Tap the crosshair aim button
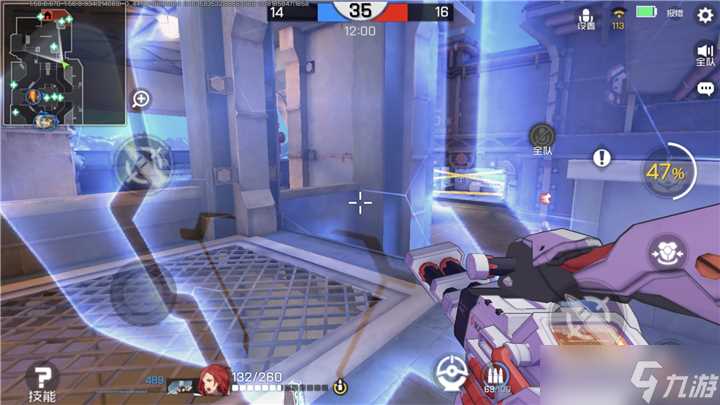 pyautogui.click(x=450, y=372)
